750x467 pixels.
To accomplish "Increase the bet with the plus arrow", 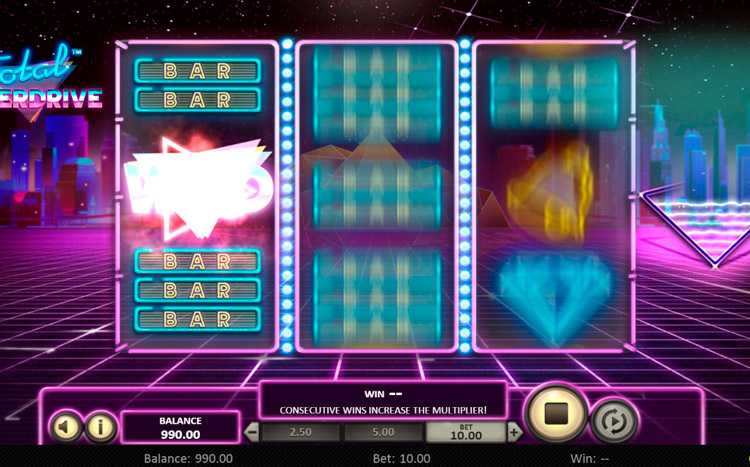I will tap(514, 433).
